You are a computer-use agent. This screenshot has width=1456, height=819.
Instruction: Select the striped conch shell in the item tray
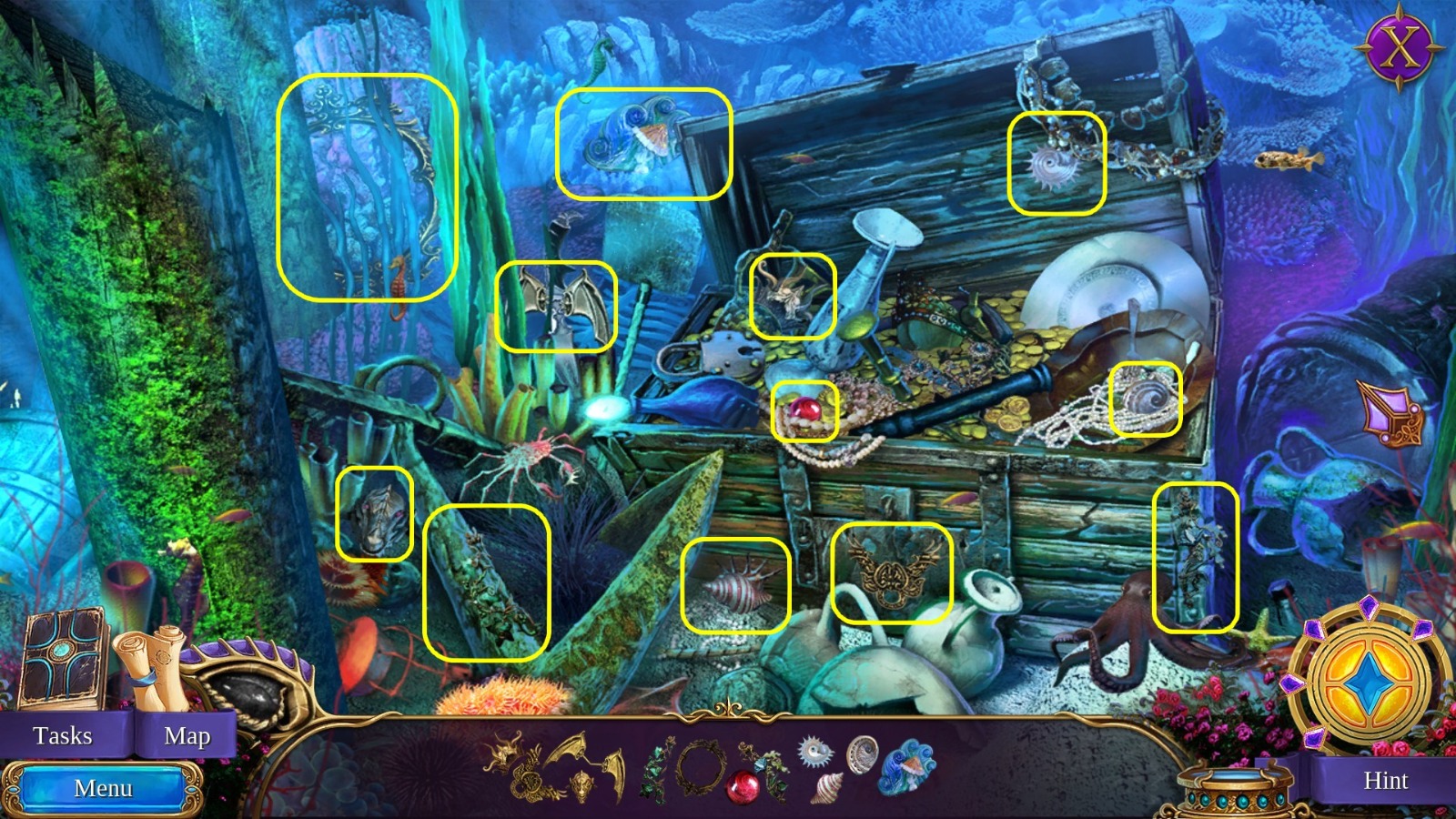pyautogui.click(x=824, y=785)
